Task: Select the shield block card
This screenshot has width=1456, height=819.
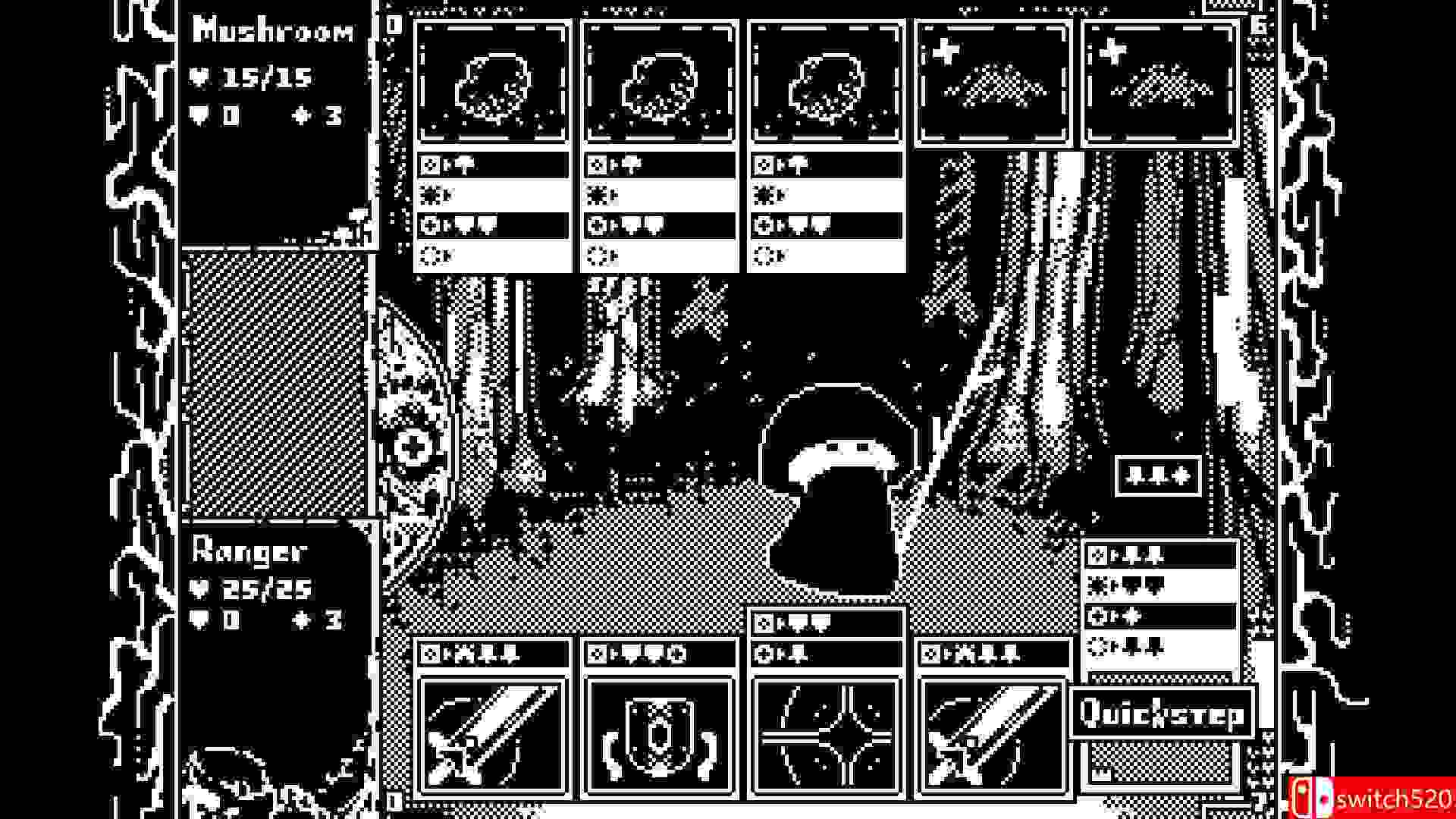Action: 659,732
